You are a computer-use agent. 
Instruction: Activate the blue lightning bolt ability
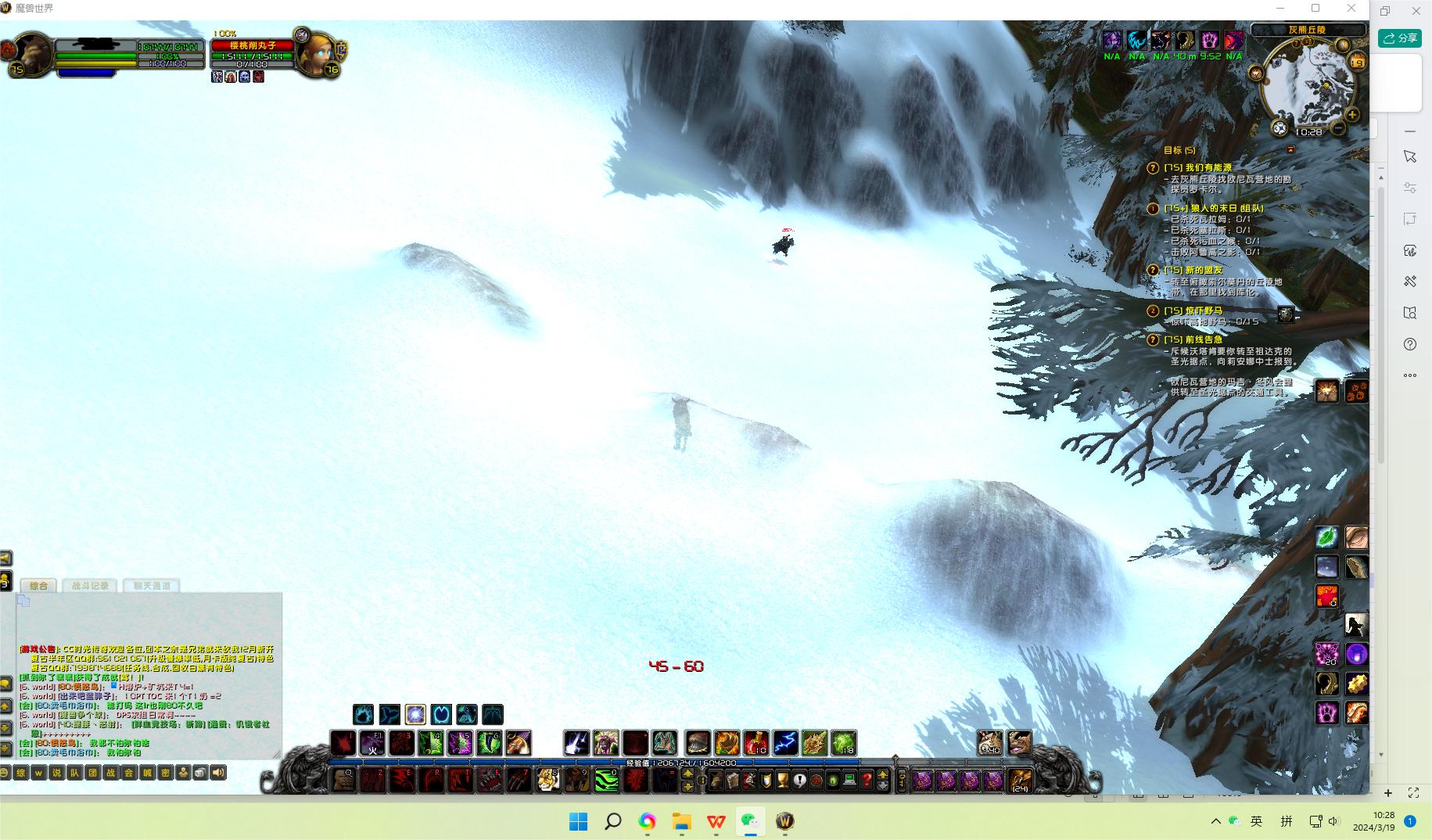tap(785, 742)
